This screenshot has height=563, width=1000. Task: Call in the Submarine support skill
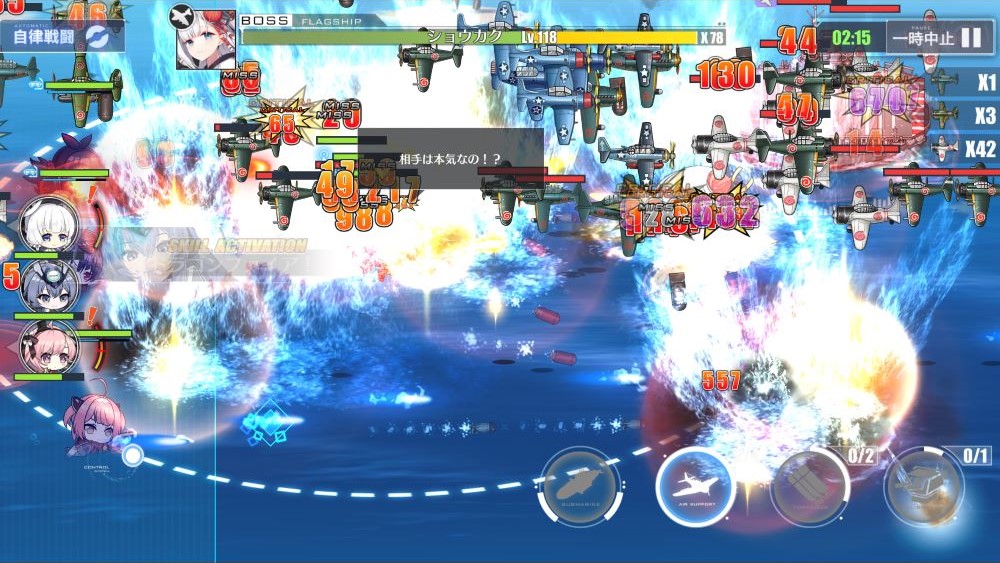tap(579, 487)
